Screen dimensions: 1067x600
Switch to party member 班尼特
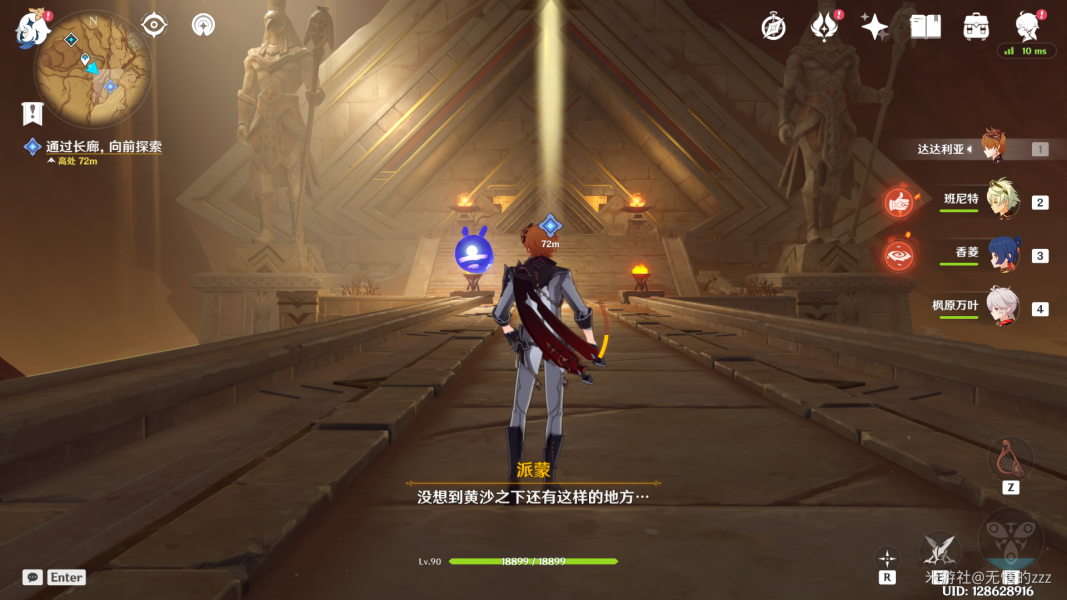[x=1002, y=201]
